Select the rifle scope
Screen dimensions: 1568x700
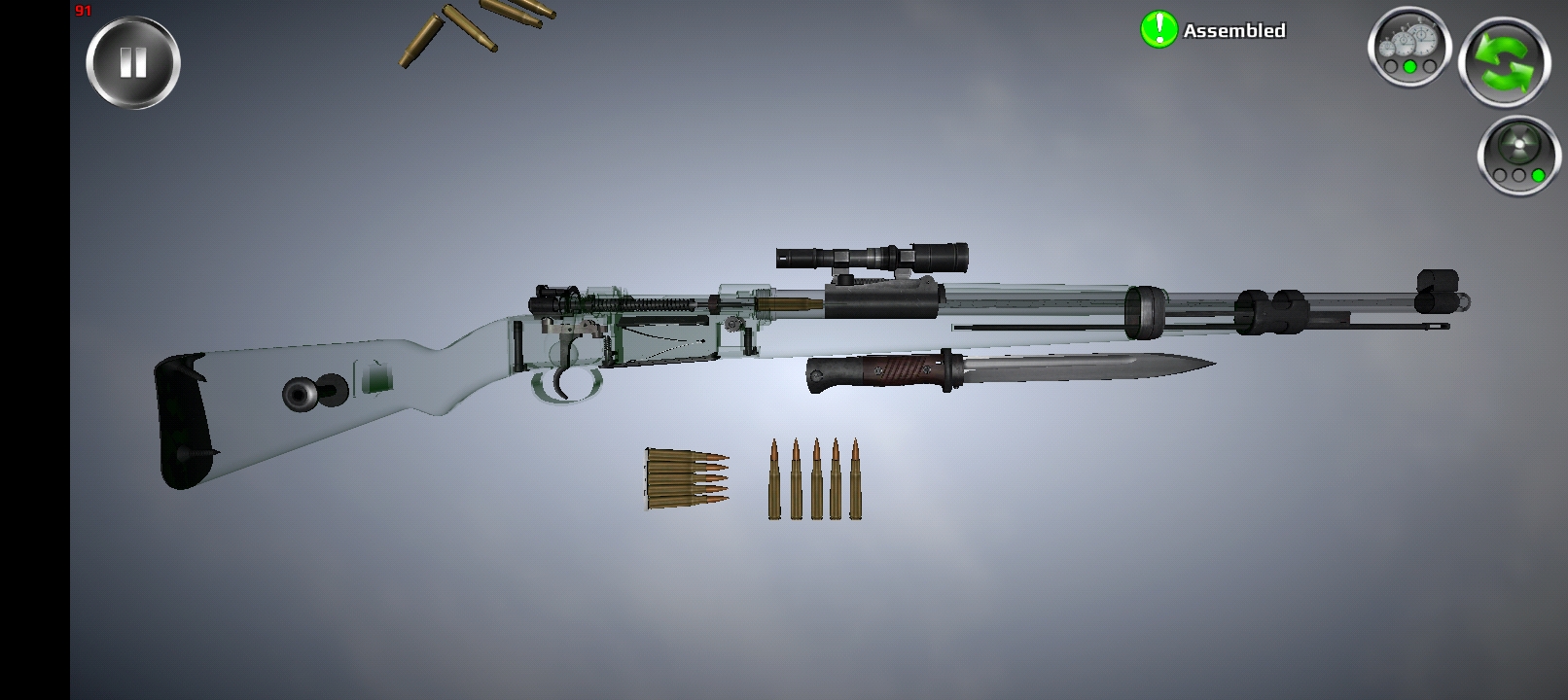point(871,255)
